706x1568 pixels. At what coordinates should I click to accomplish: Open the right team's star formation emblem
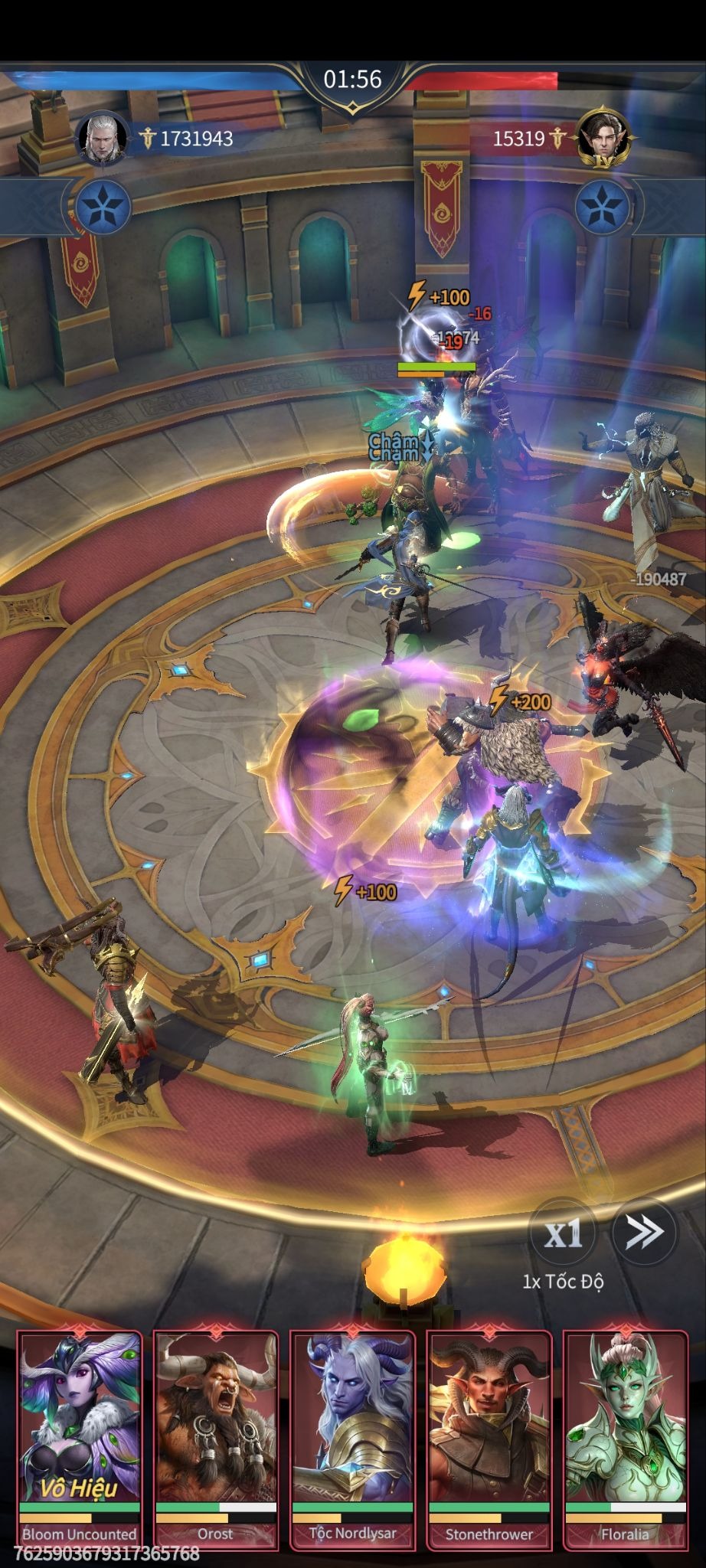coord(603,207)
